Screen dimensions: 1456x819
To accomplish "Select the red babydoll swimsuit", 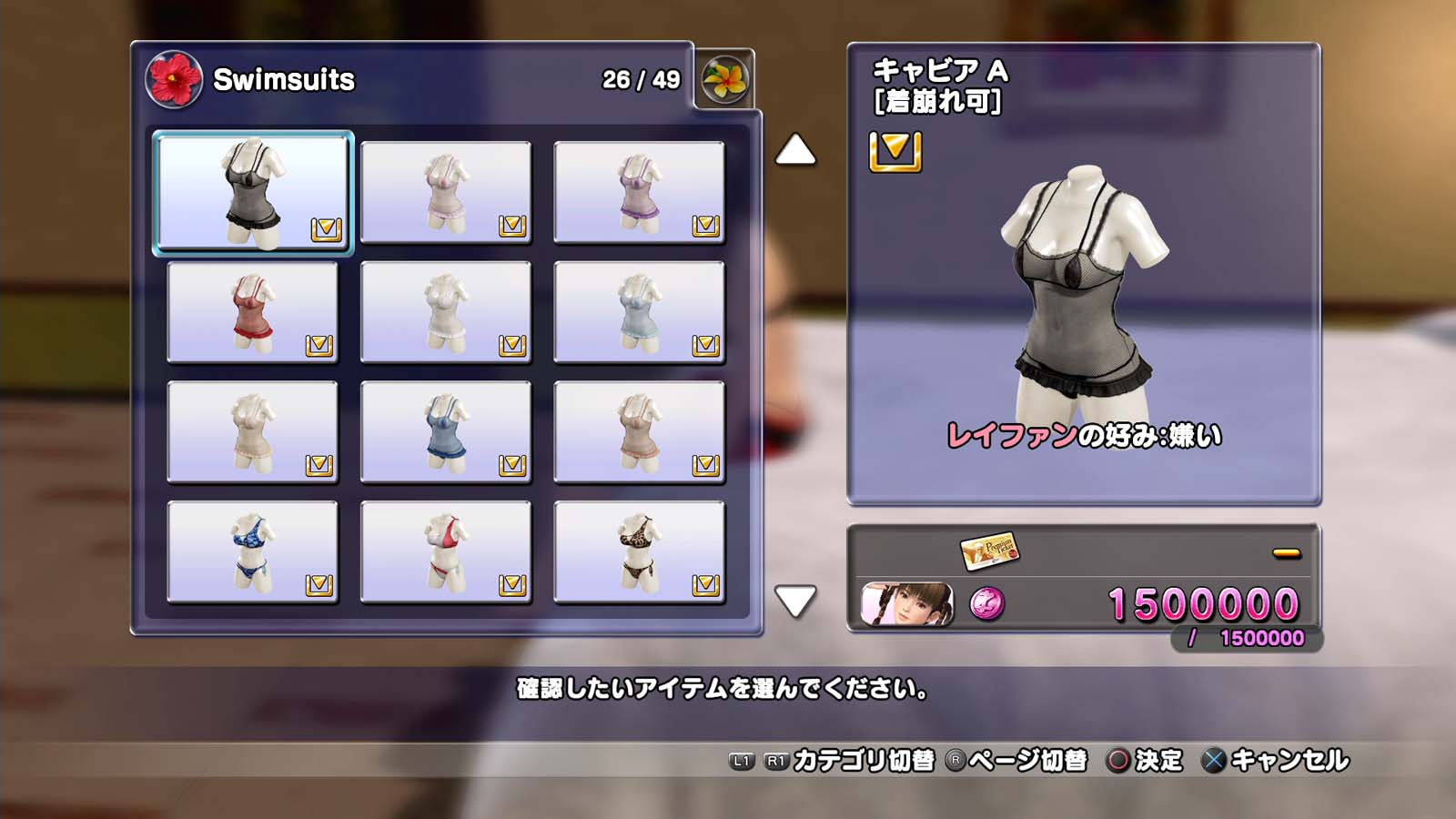I will pos(252,312).
